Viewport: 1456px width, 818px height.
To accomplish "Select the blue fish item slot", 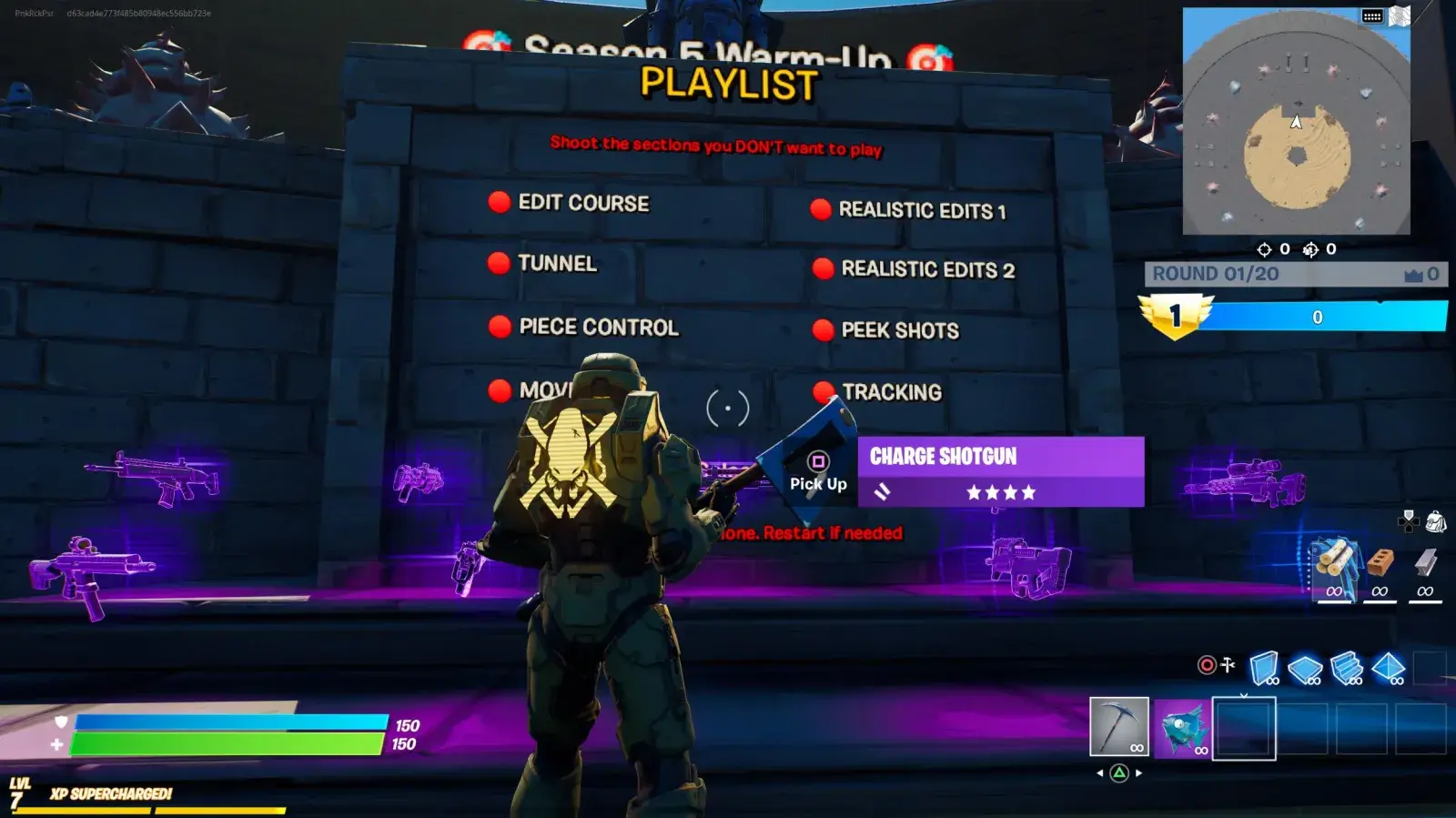I will pos(1182,728).
